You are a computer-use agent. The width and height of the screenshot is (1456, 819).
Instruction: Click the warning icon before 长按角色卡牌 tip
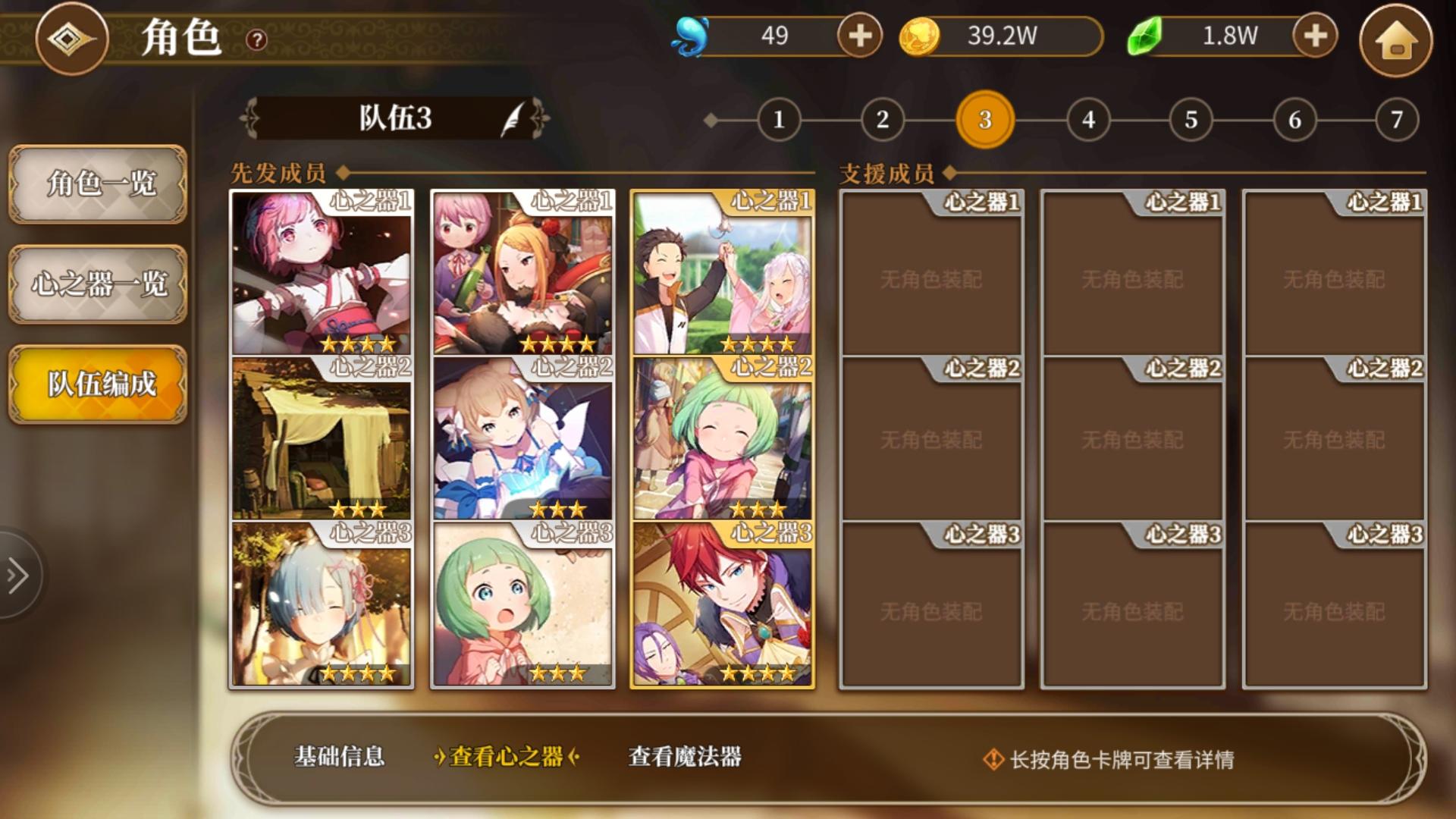pyautogui.click(x=993, y=757)
